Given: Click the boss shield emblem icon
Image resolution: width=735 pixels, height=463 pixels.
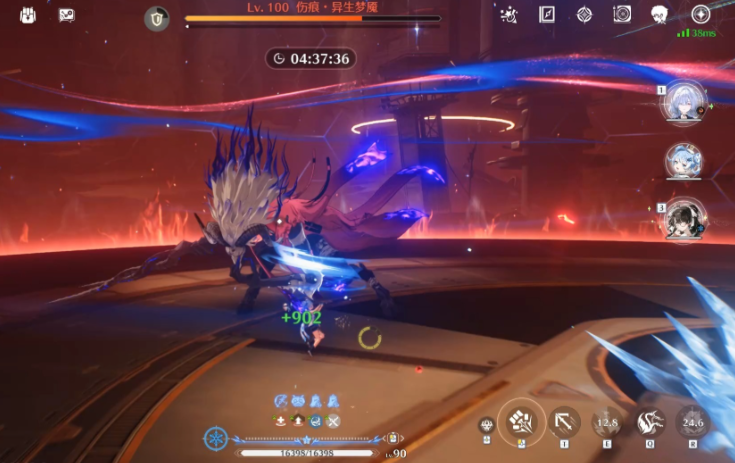Looking at the screenshot, I should click(x=156, y=18).
